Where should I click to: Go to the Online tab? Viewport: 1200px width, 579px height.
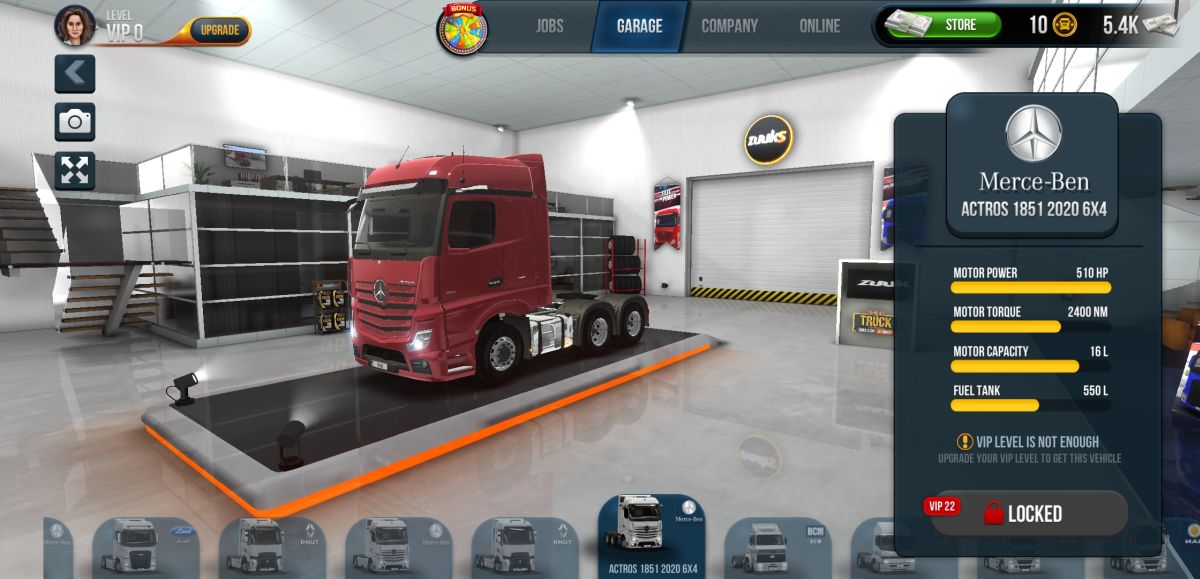pos(820,26)
